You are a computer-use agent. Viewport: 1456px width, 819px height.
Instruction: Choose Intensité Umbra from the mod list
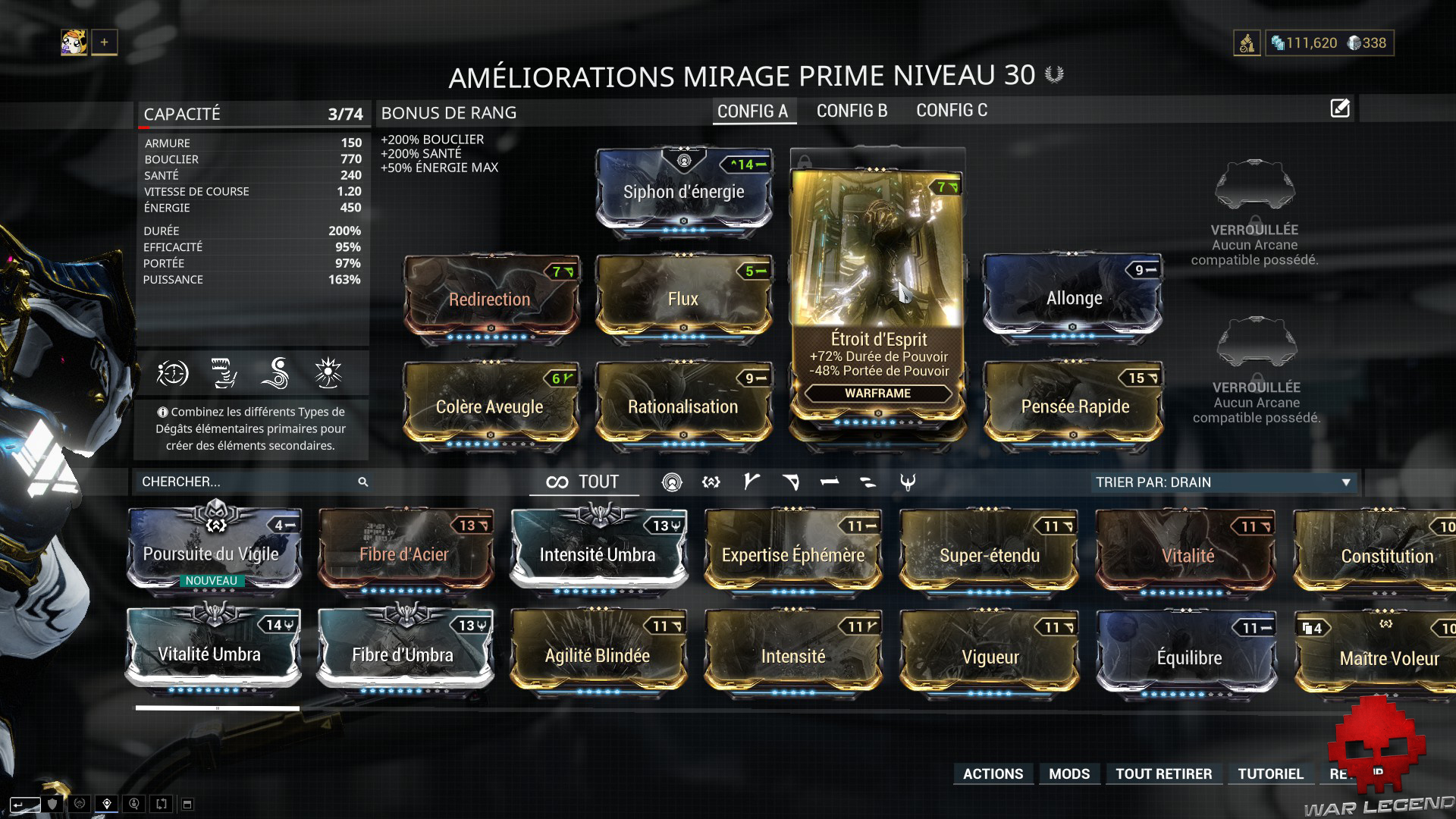click(x=598, y=554)
